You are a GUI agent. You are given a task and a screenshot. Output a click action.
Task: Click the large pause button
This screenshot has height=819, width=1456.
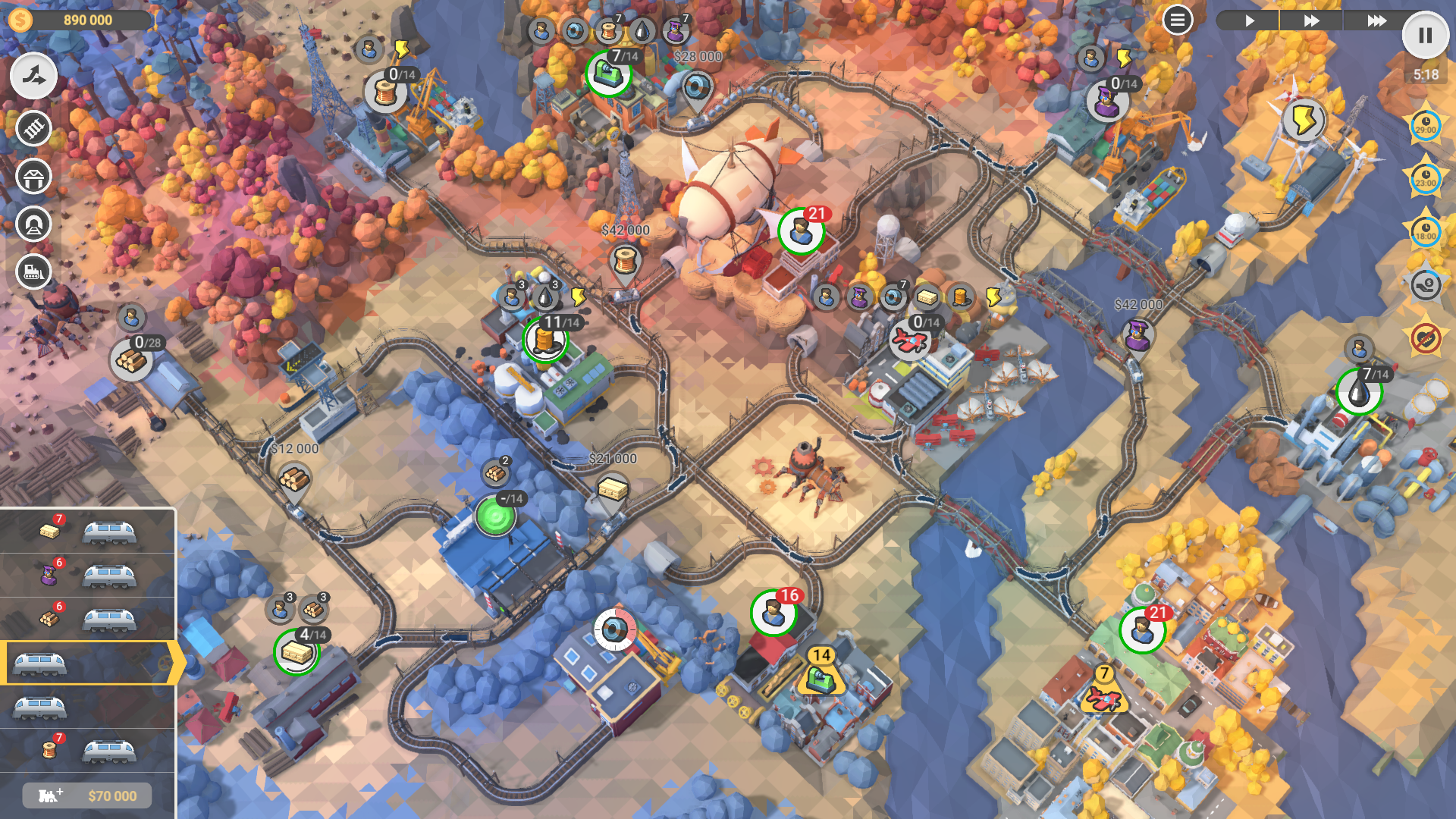click(x=1425, y=36)
